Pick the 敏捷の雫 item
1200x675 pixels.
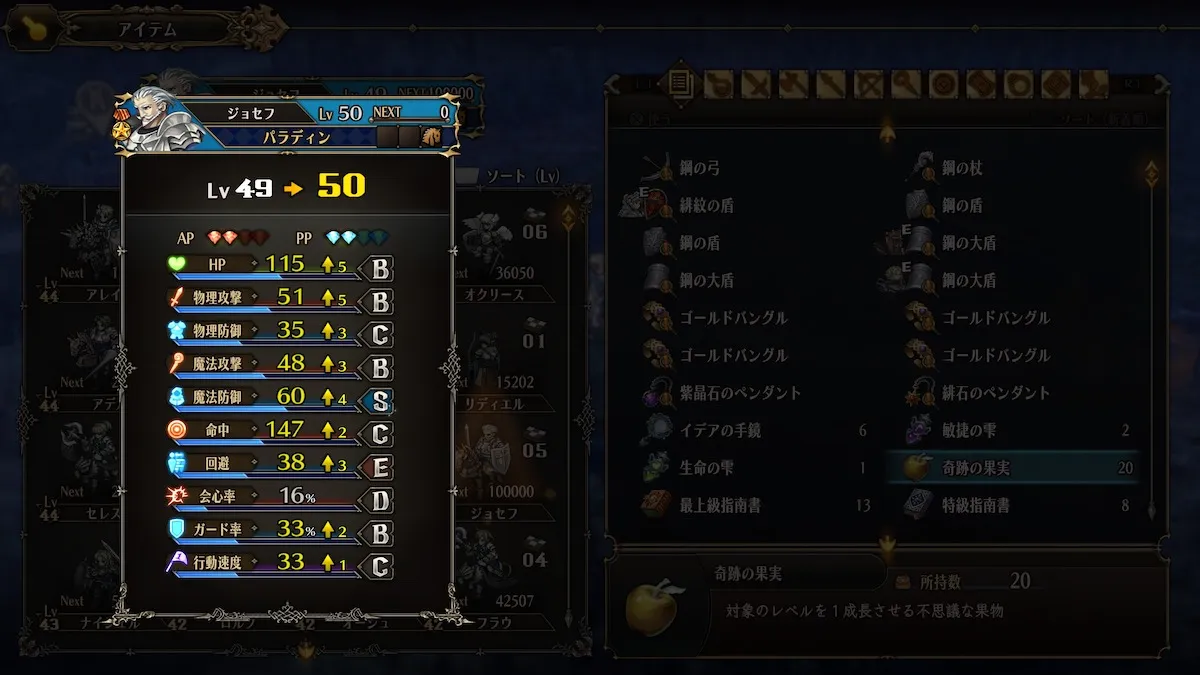point(968,431)
